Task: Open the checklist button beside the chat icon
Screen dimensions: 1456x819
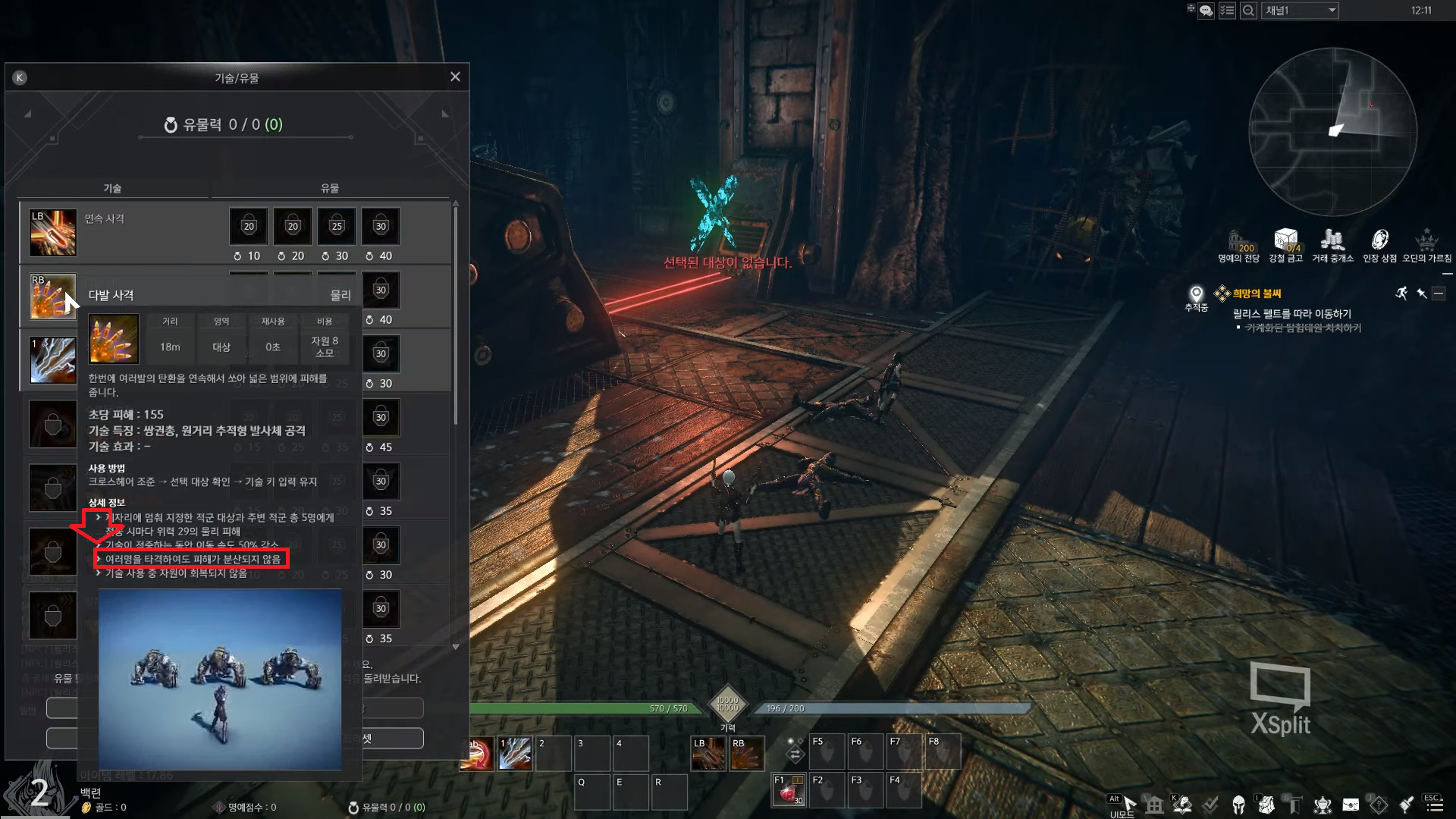Action: 1227,11
